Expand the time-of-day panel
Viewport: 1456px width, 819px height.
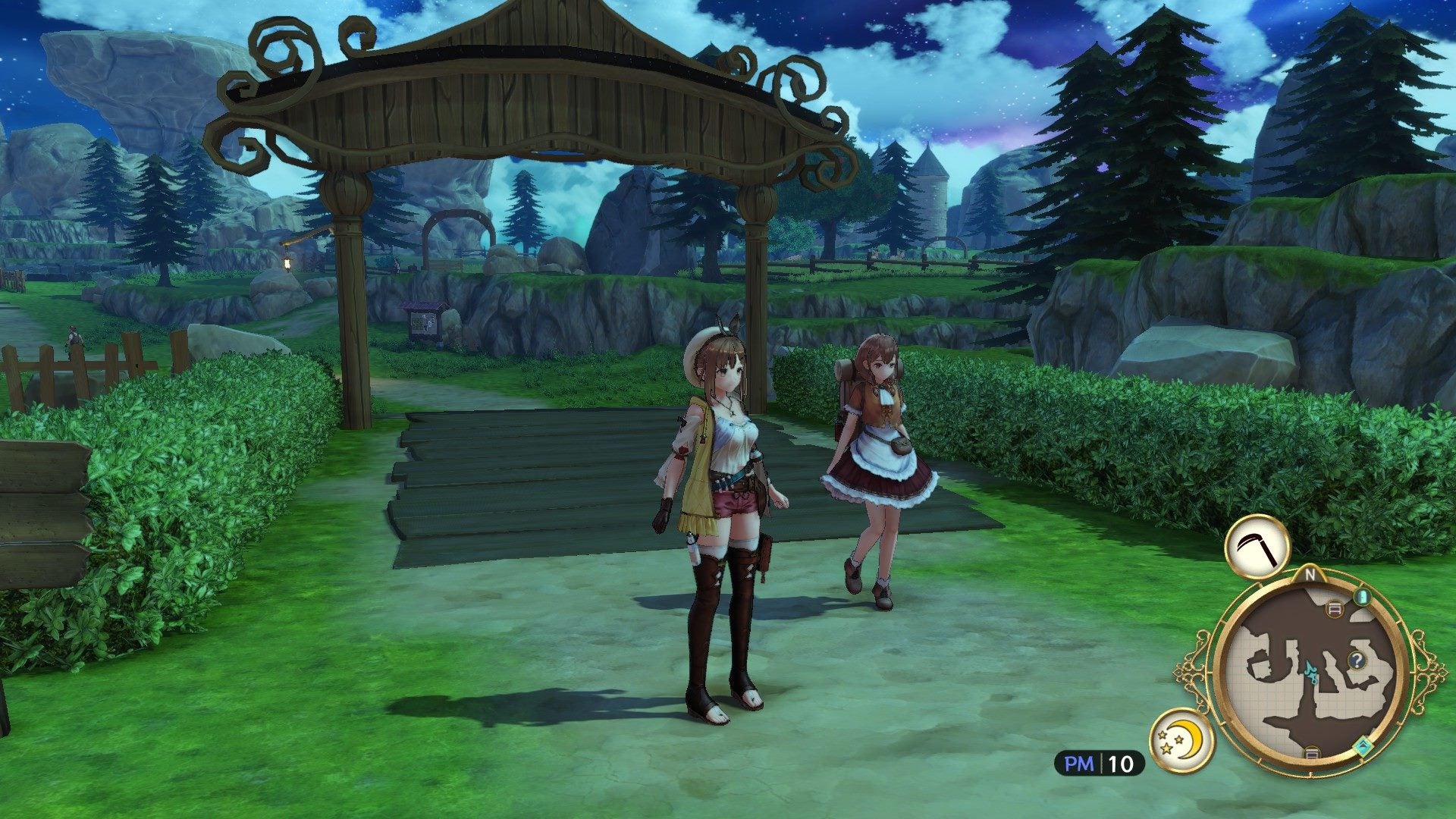coord(1182,740)
